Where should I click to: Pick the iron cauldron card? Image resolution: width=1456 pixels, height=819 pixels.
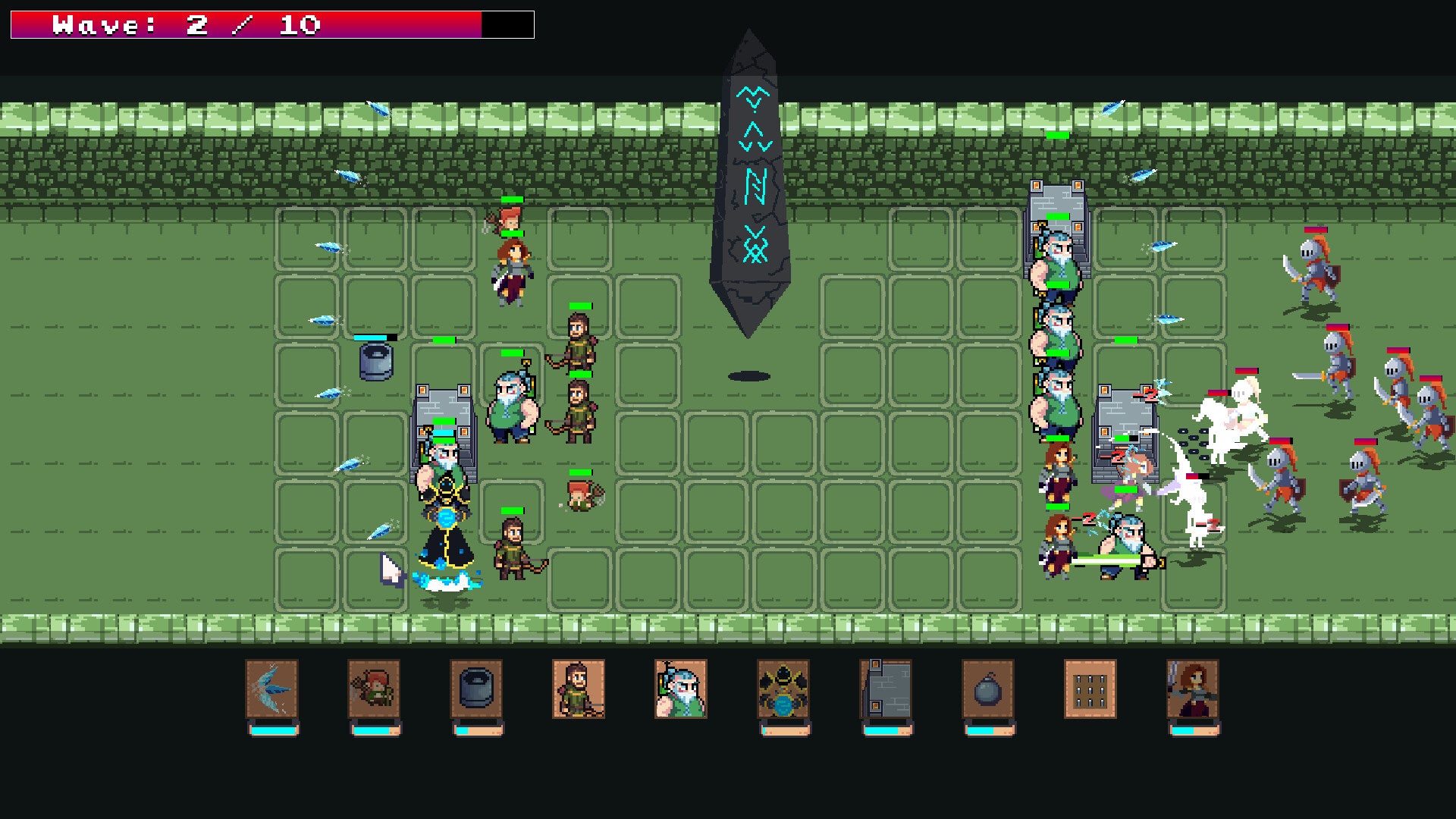(476, 689)
